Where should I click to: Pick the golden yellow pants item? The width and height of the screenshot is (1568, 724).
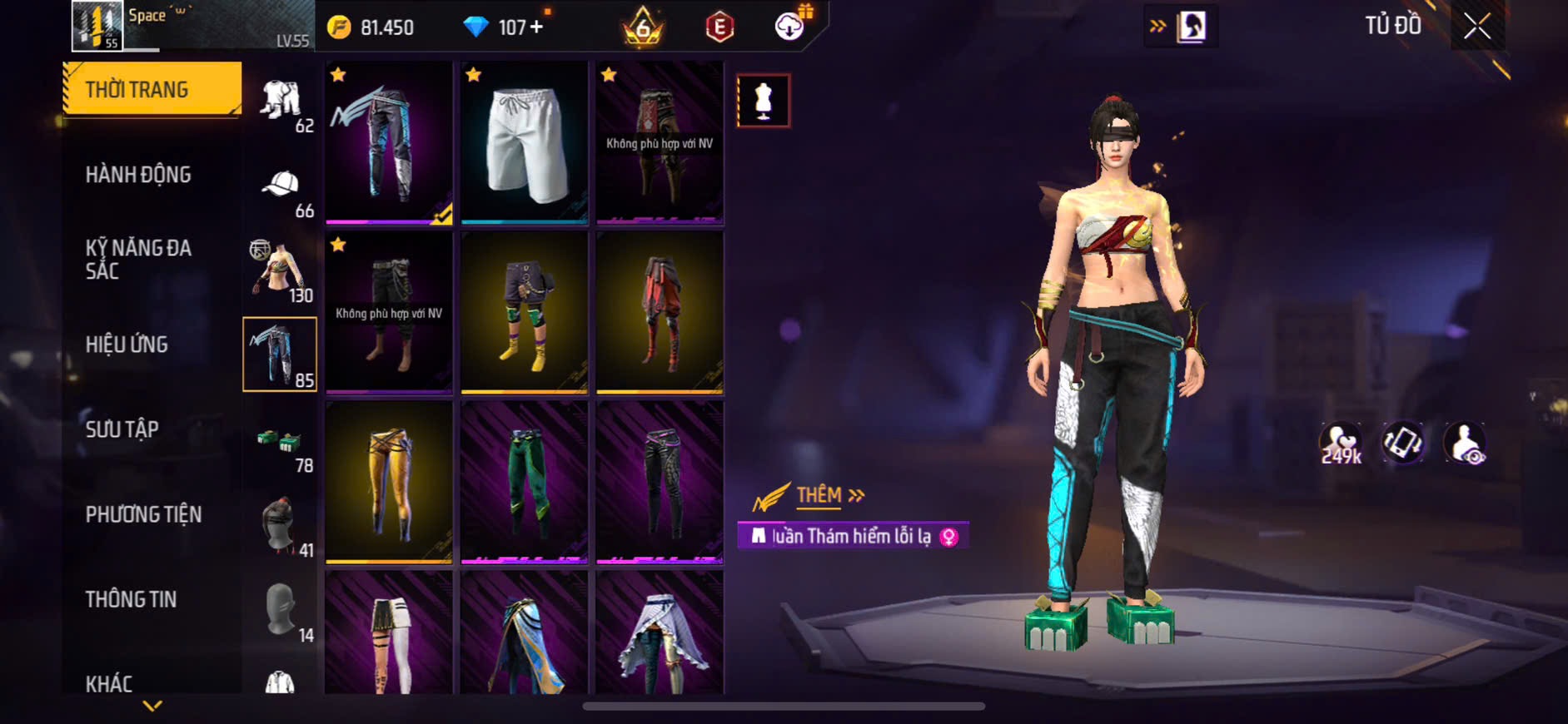(x=389, y=482)
